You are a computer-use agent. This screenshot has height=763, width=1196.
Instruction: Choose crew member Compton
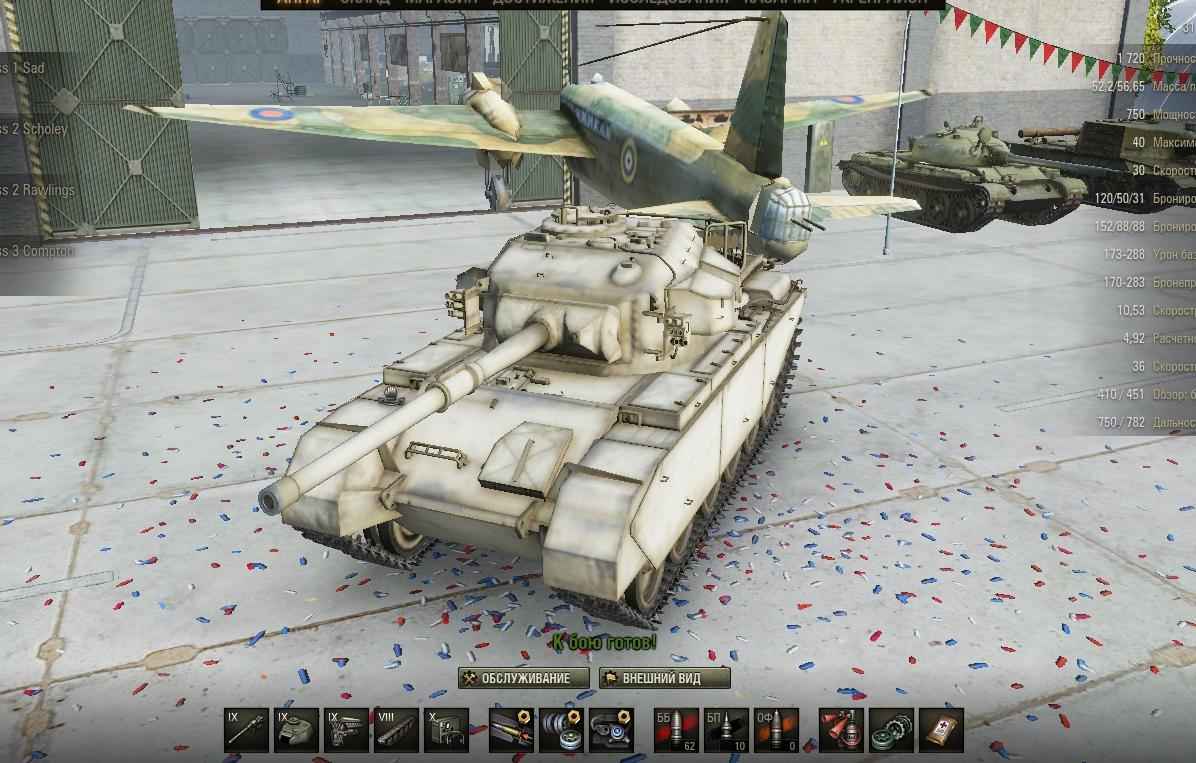pos(38,251)
